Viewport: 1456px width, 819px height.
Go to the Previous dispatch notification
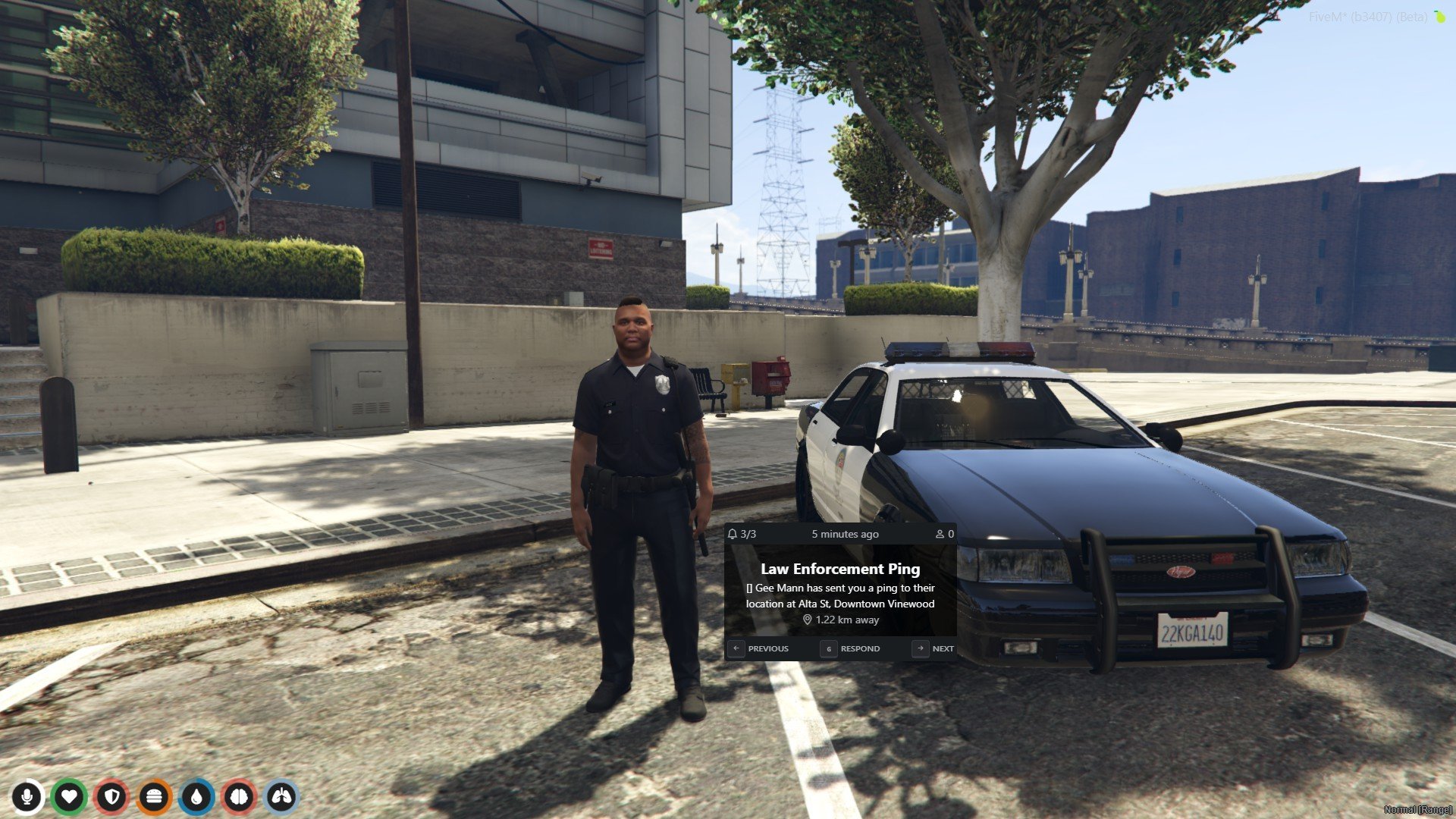tap(759, 648)
